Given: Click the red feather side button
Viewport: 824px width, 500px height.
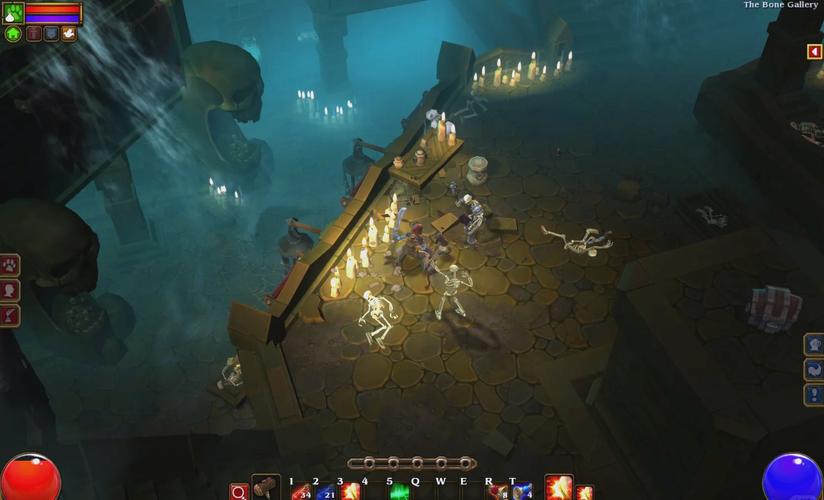Looking at the screenshot, I should 10,315.
